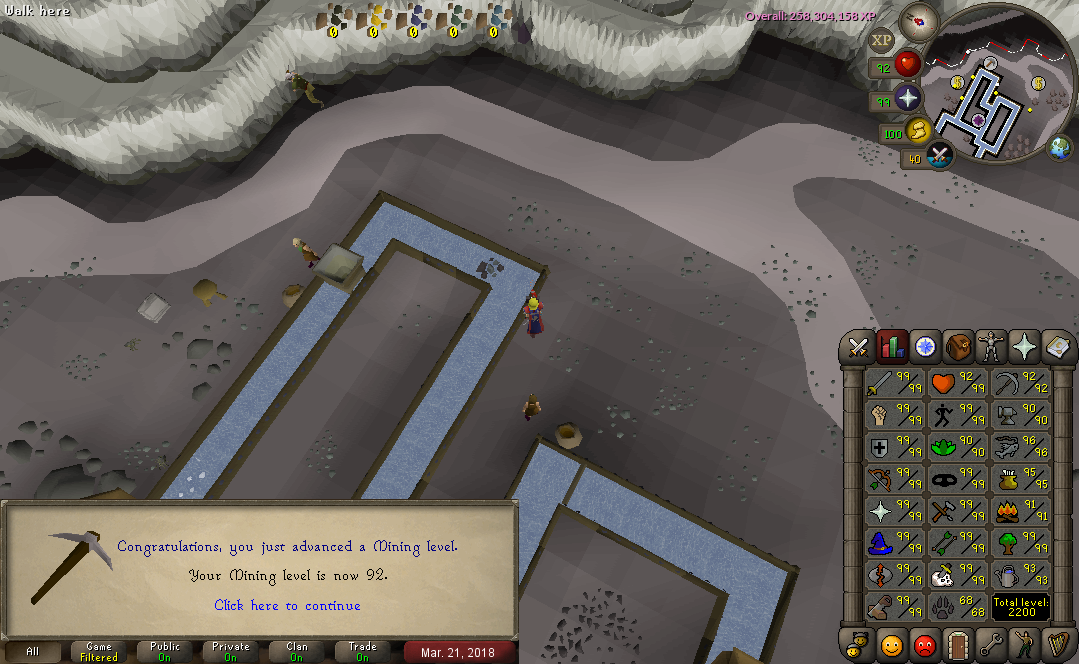1079x664 pixels.
Task: Open the Friends List smiley tab
Action: click(x=891, y=643)
